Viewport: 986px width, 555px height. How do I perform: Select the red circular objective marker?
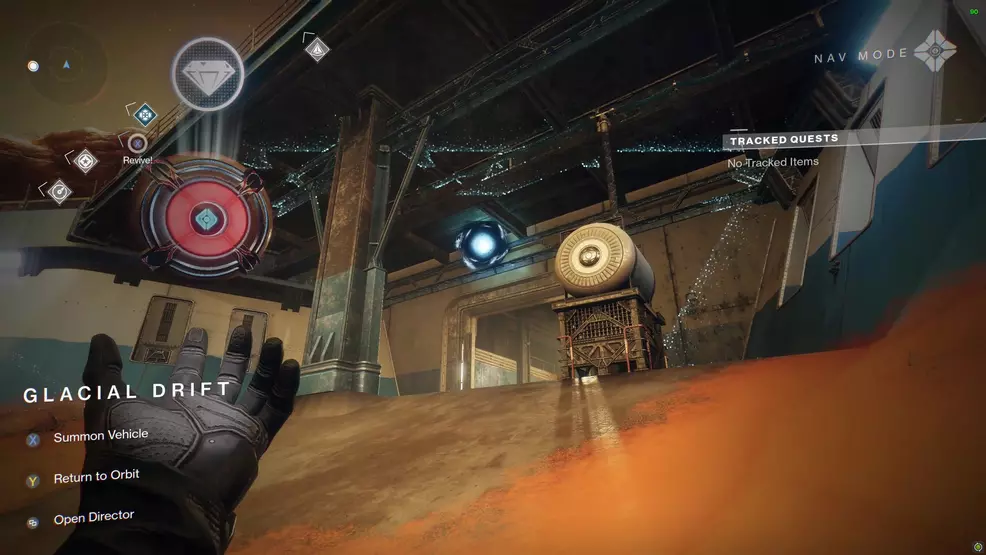[206, 218]
